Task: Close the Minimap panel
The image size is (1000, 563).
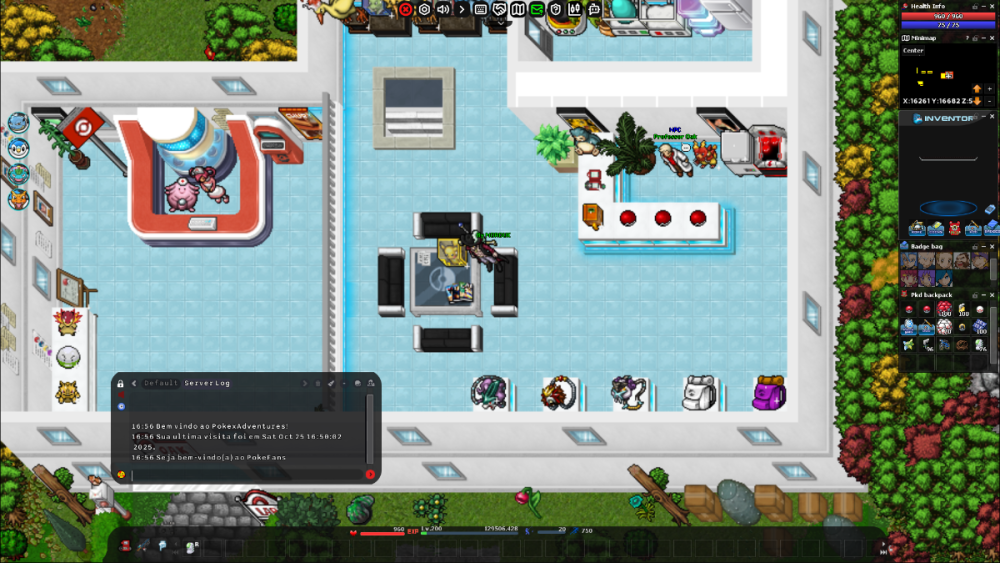Action: [x=993, y=38]
